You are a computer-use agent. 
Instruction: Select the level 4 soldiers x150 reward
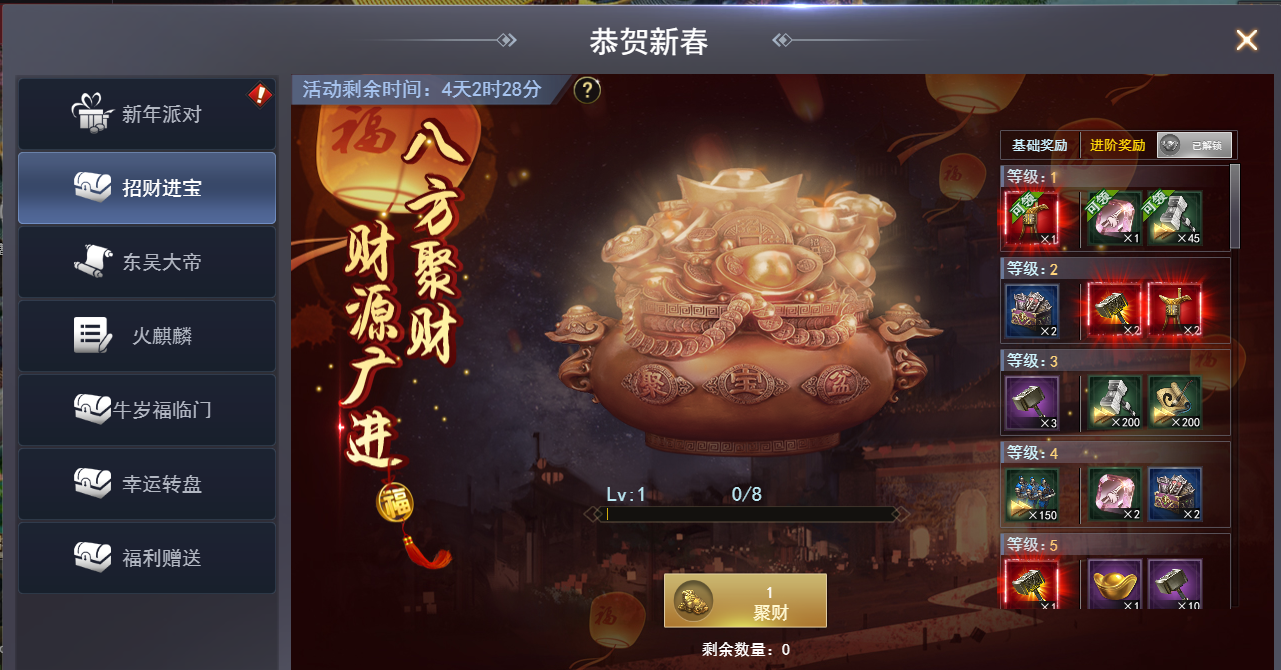tap(1032, 495)
